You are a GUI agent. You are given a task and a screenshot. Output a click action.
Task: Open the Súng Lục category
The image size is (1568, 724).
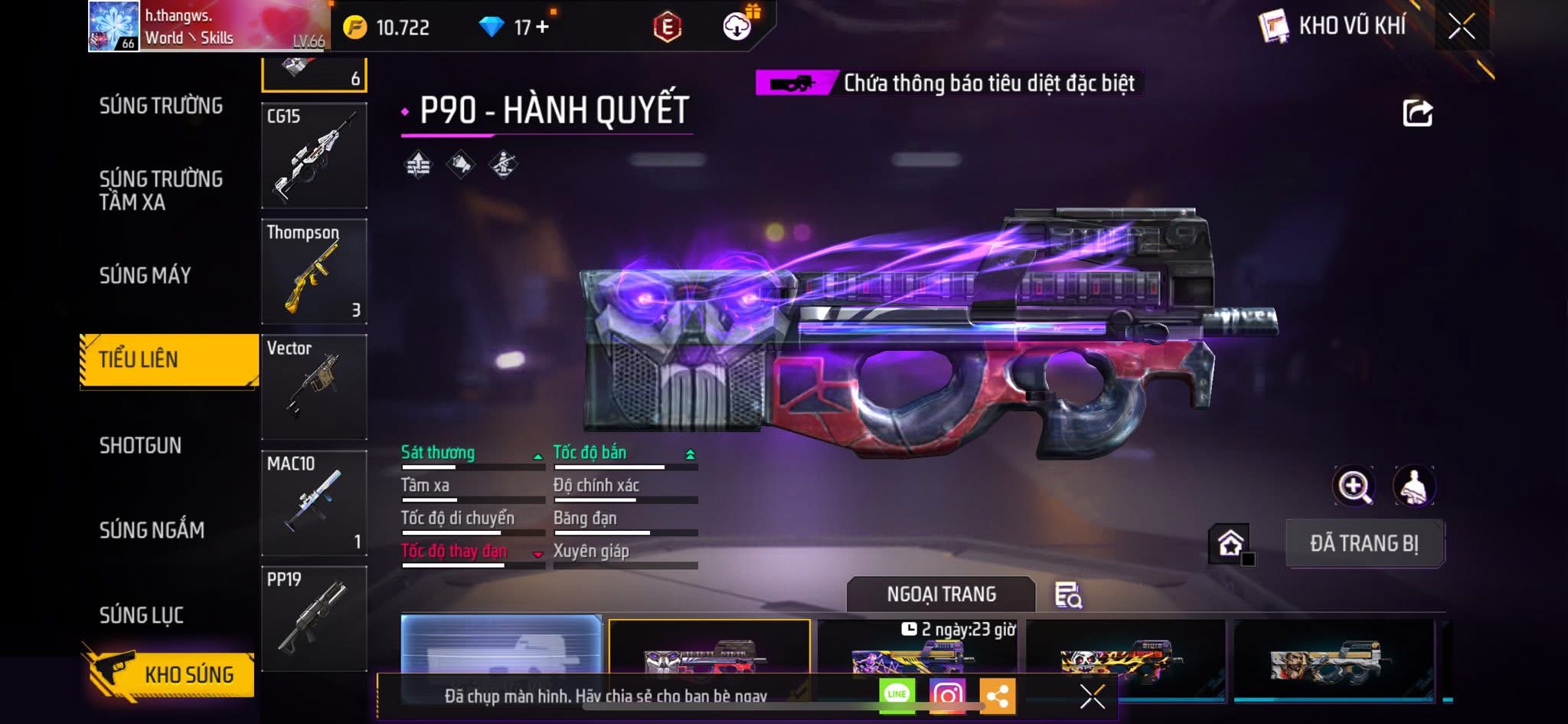142,614
